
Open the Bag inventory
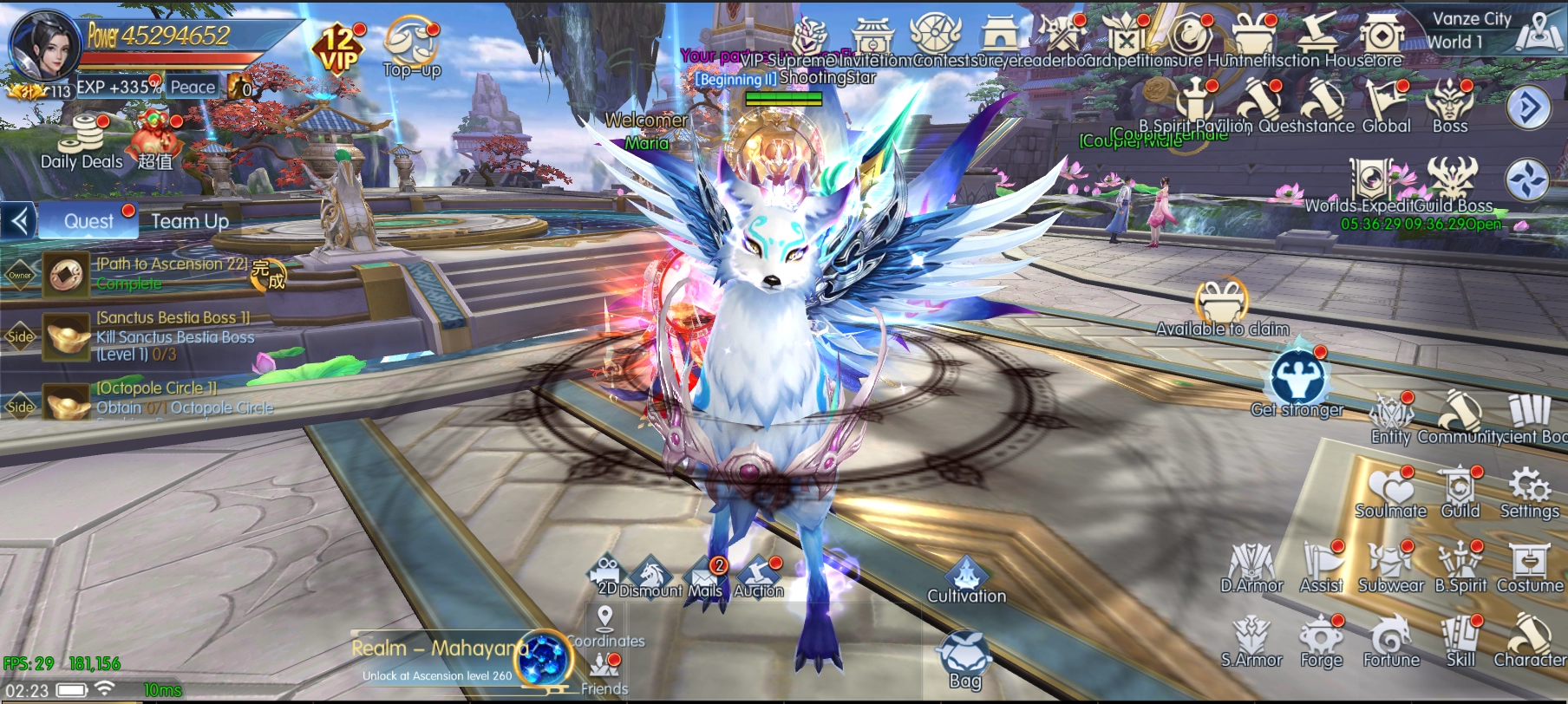(x=965, y=659)
